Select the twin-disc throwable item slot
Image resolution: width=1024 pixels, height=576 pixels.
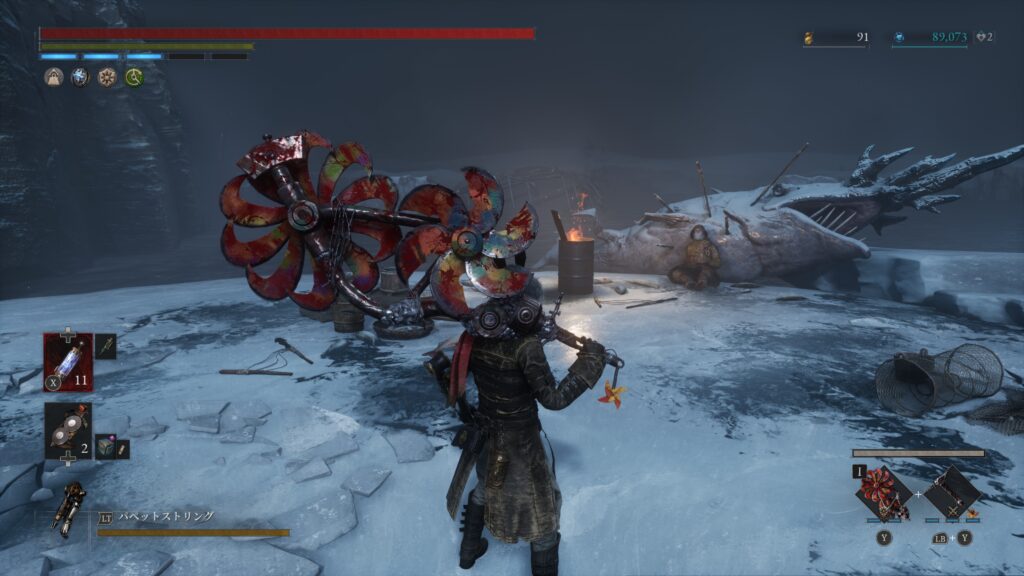(x=68, y=427)
